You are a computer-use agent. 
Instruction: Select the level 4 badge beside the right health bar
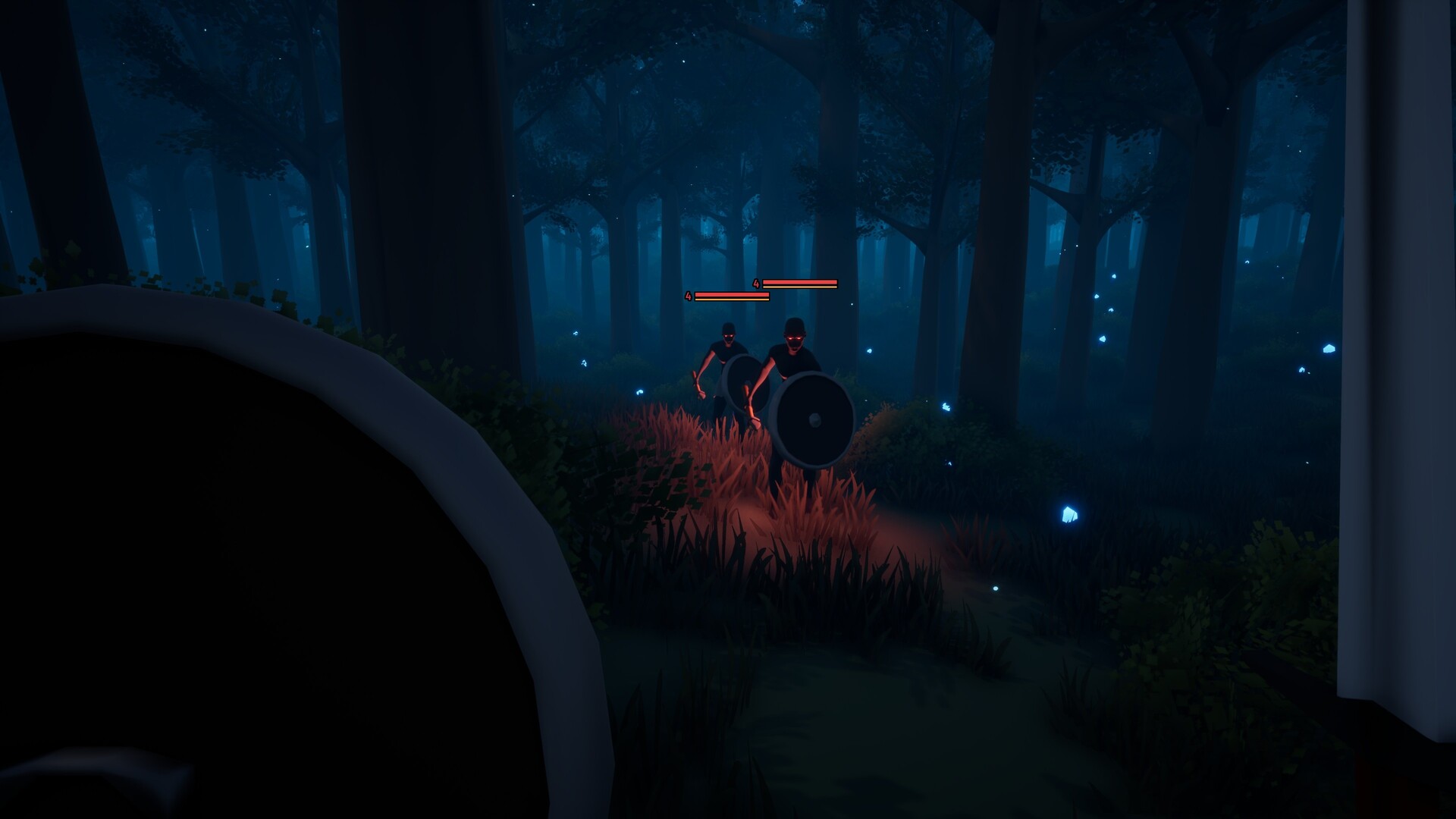756,282
